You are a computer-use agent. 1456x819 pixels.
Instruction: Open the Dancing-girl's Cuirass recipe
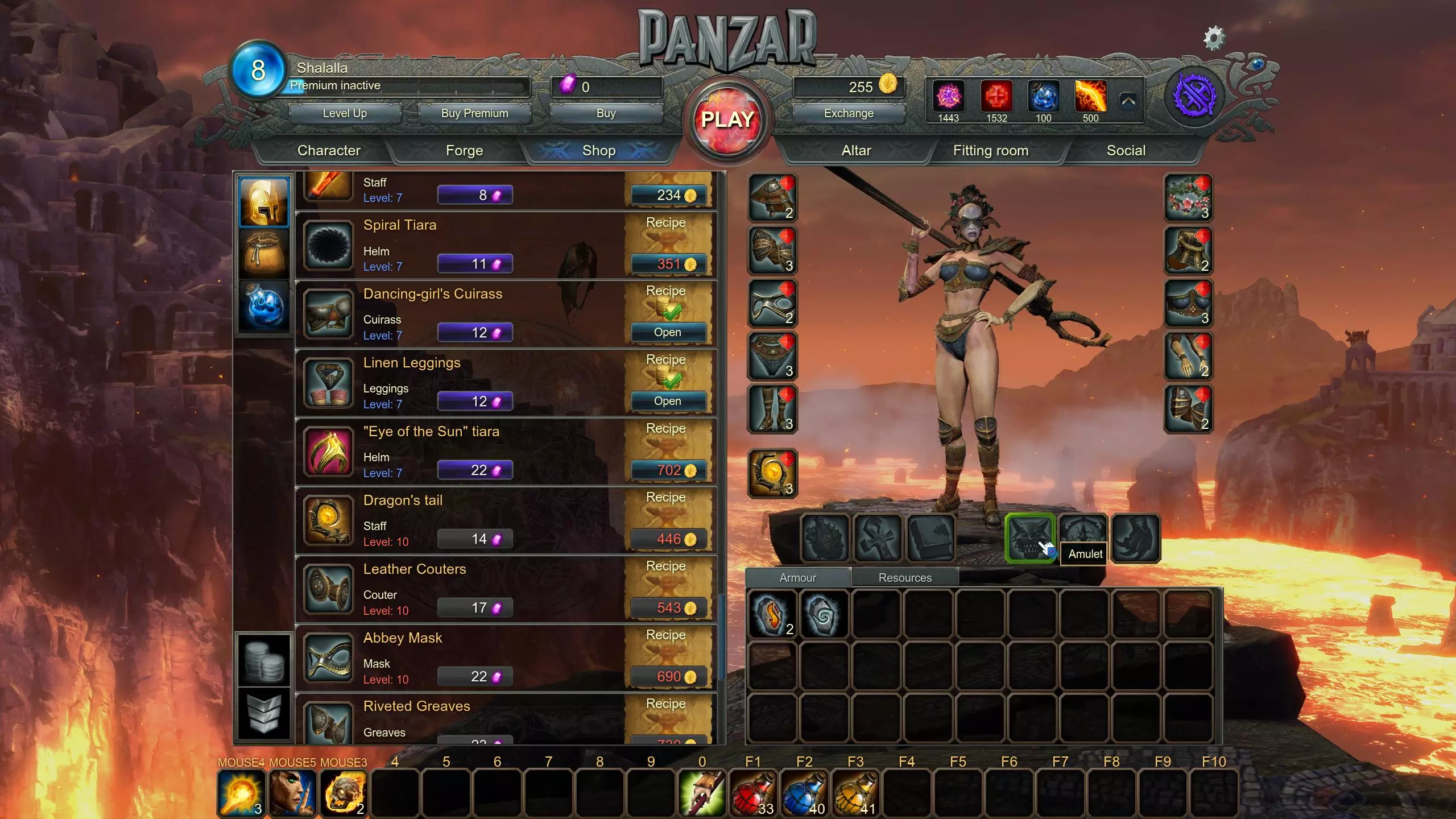tap(668, 332)
